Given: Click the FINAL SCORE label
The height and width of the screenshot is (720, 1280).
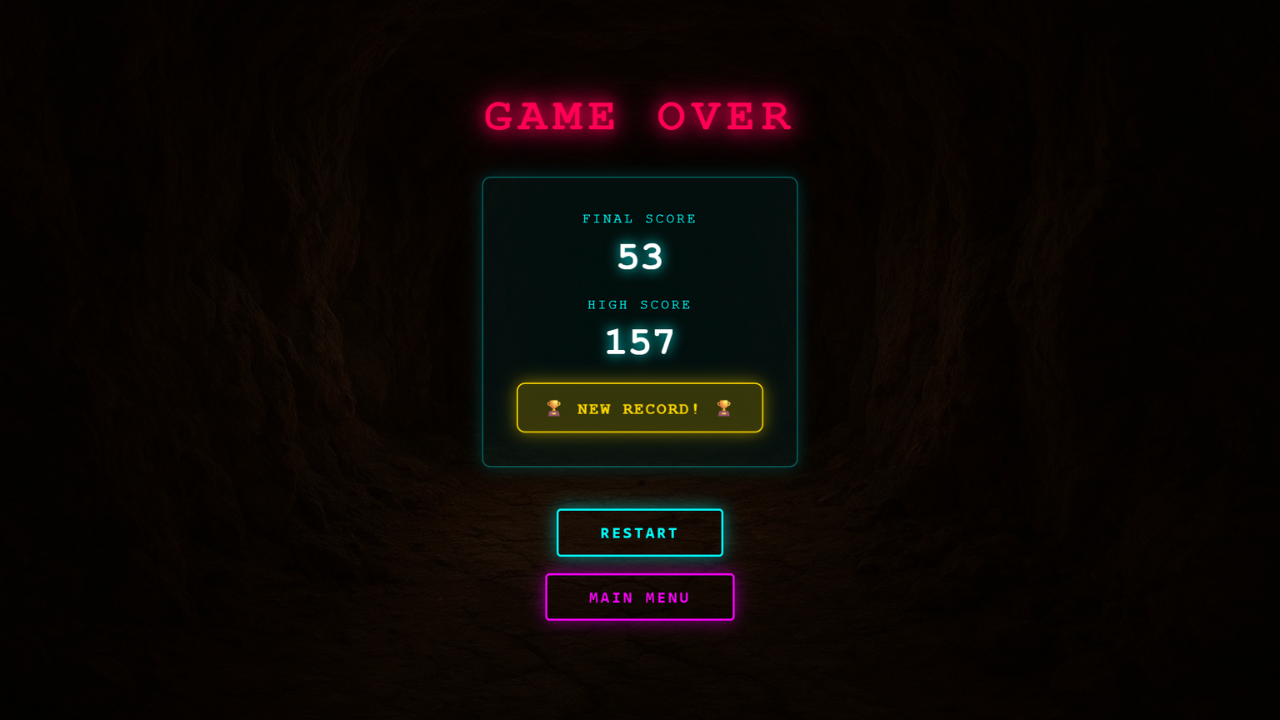Looking at the screenshot, I should (640, 218).
